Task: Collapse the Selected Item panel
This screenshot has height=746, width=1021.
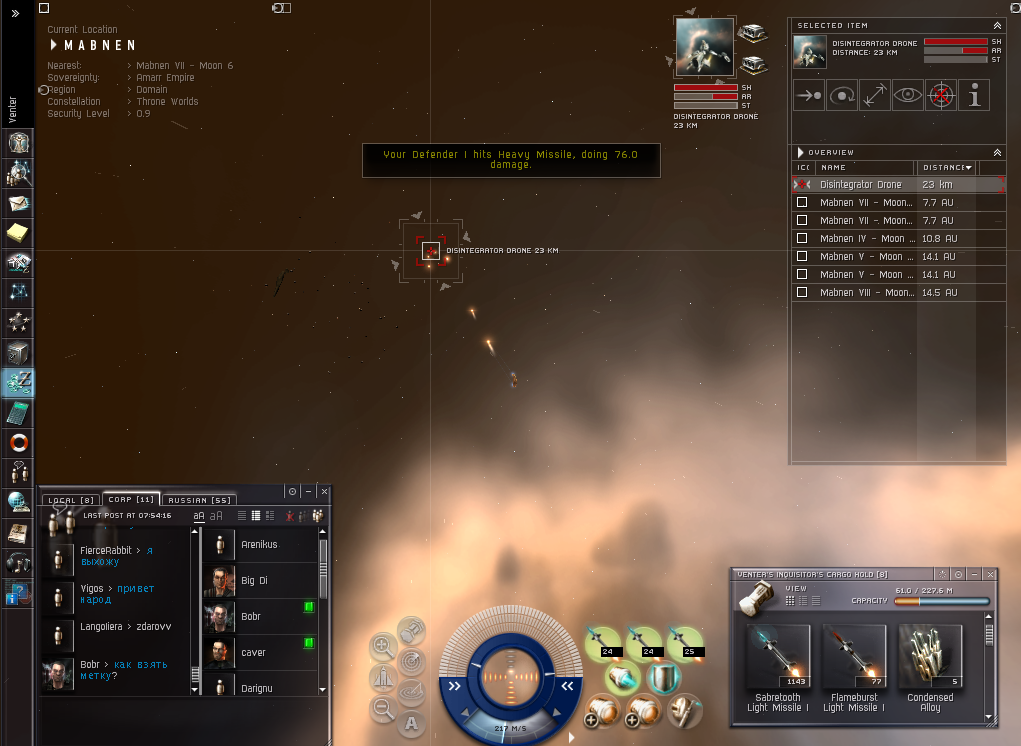Action: [996, 25]
